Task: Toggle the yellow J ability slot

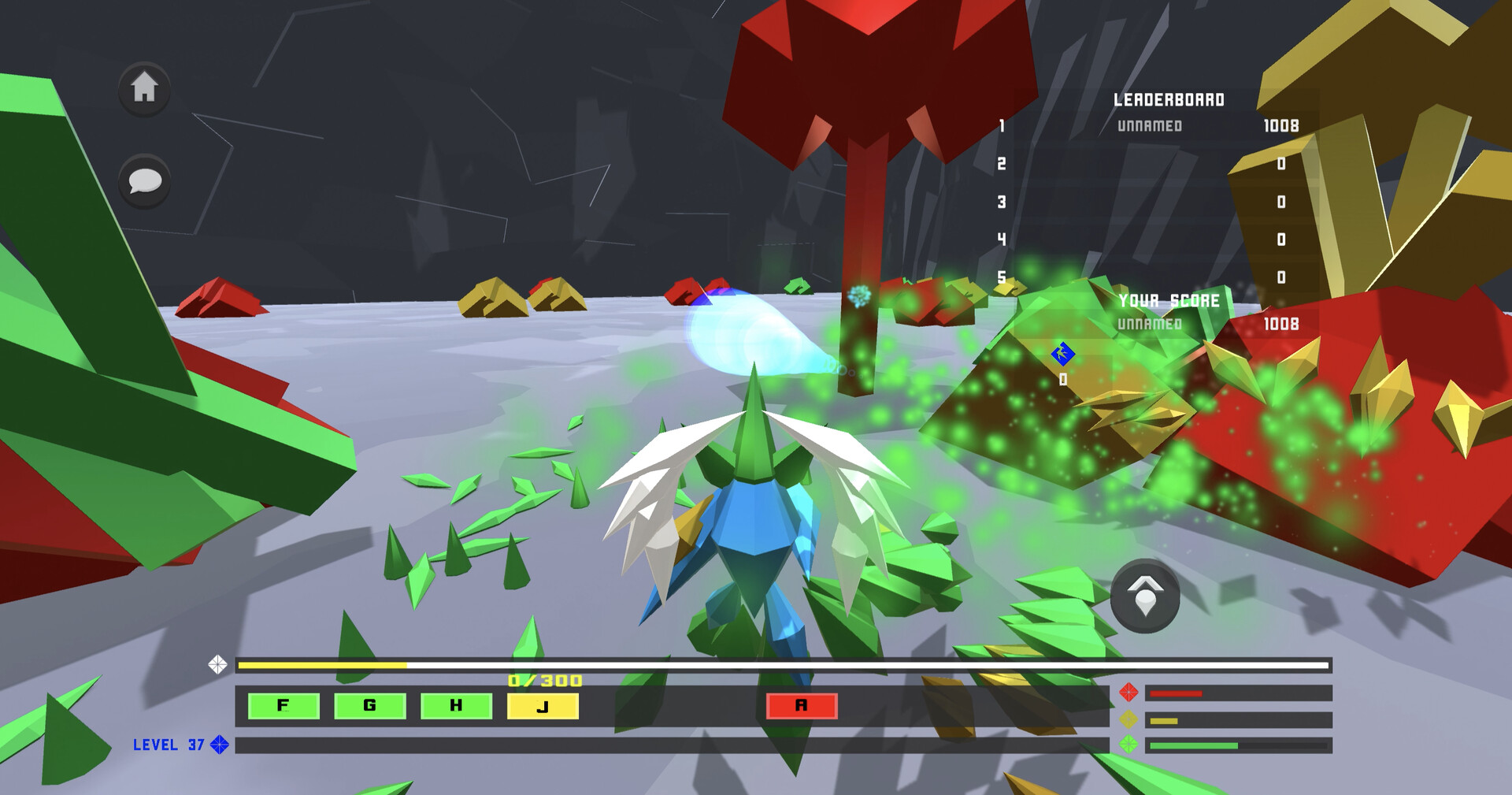Action: coord(541,706)
